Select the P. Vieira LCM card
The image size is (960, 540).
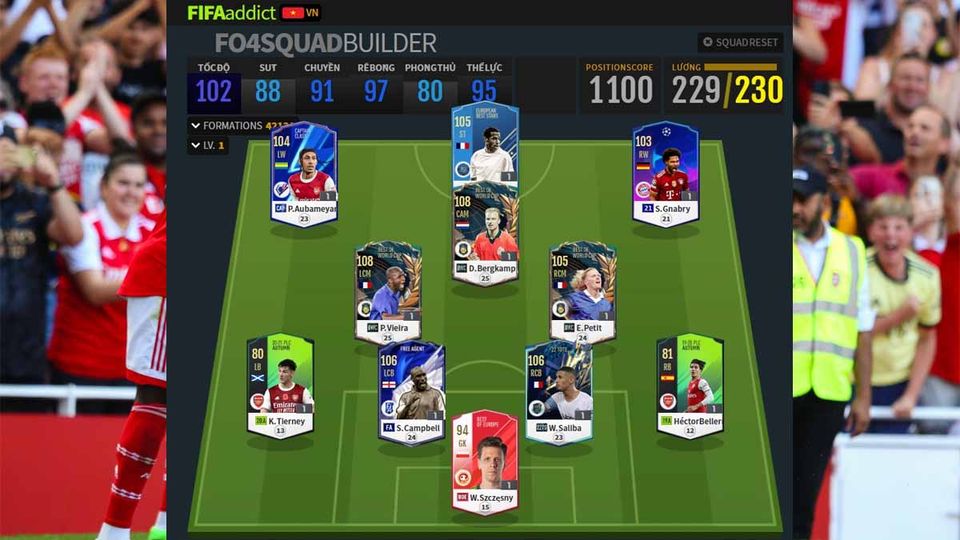(x=388, y=292)
